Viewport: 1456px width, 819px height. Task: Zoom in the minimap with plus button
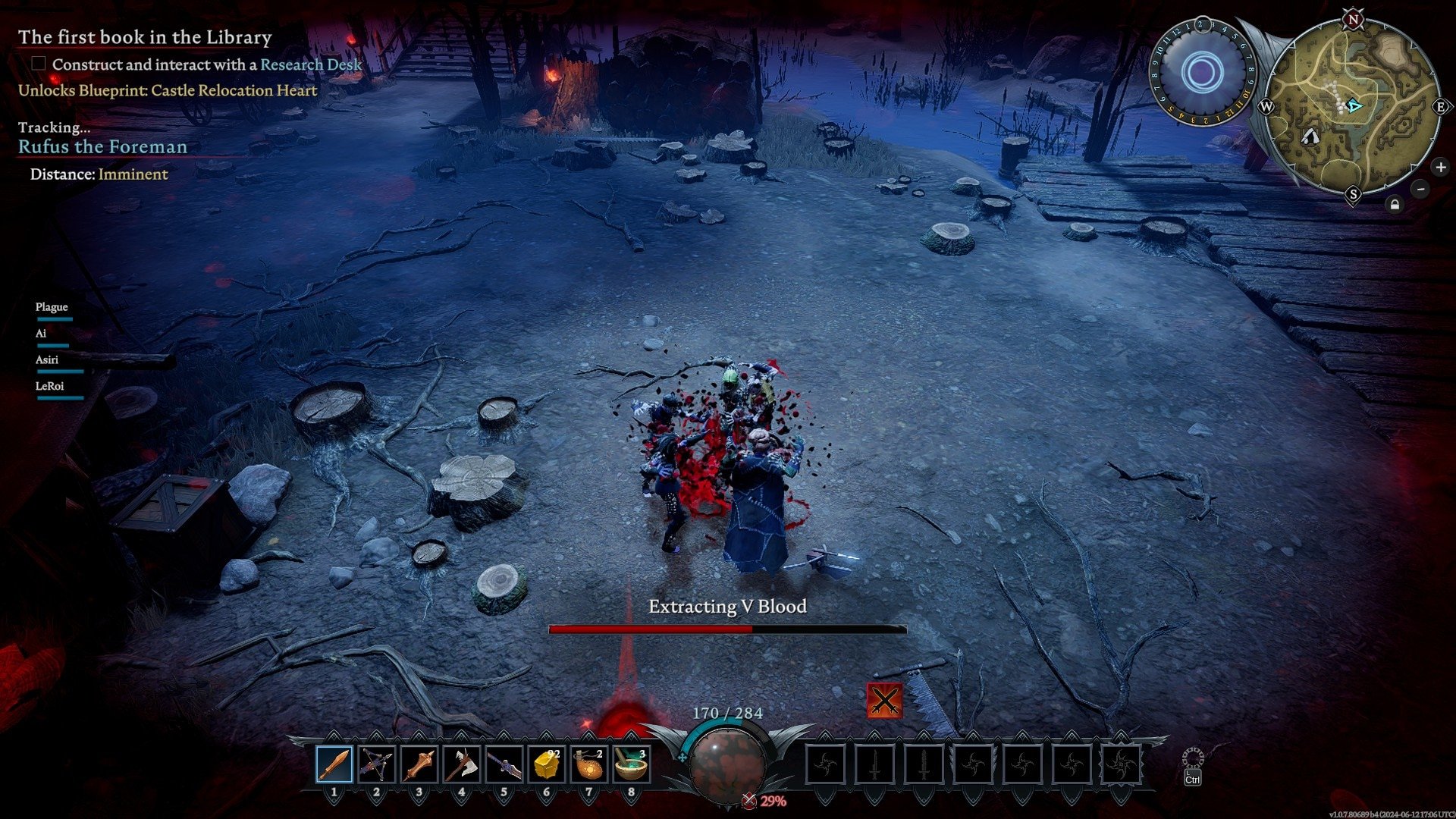[x=1440, y=168]
